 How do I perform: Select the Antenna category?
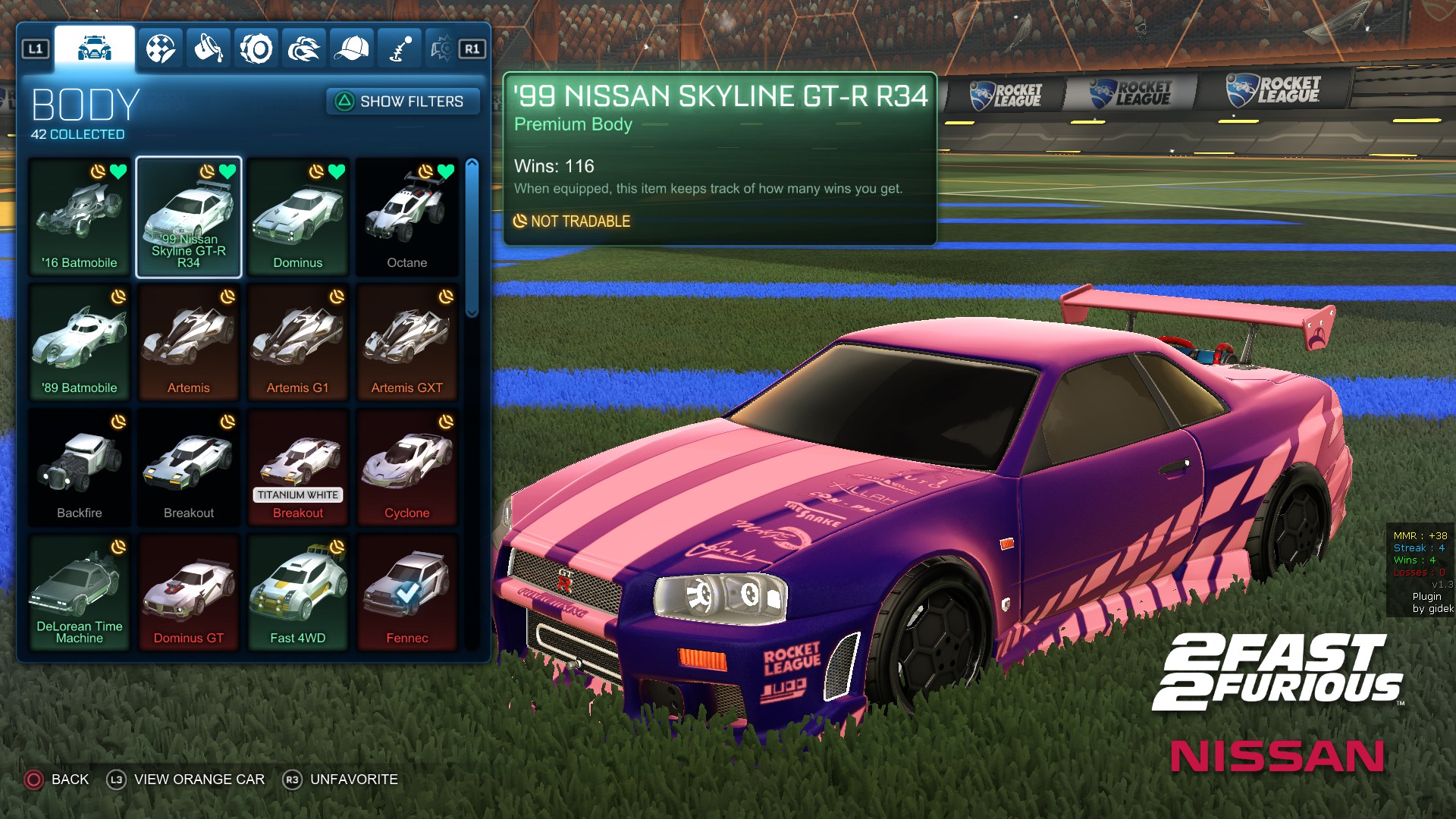point(398,47)
